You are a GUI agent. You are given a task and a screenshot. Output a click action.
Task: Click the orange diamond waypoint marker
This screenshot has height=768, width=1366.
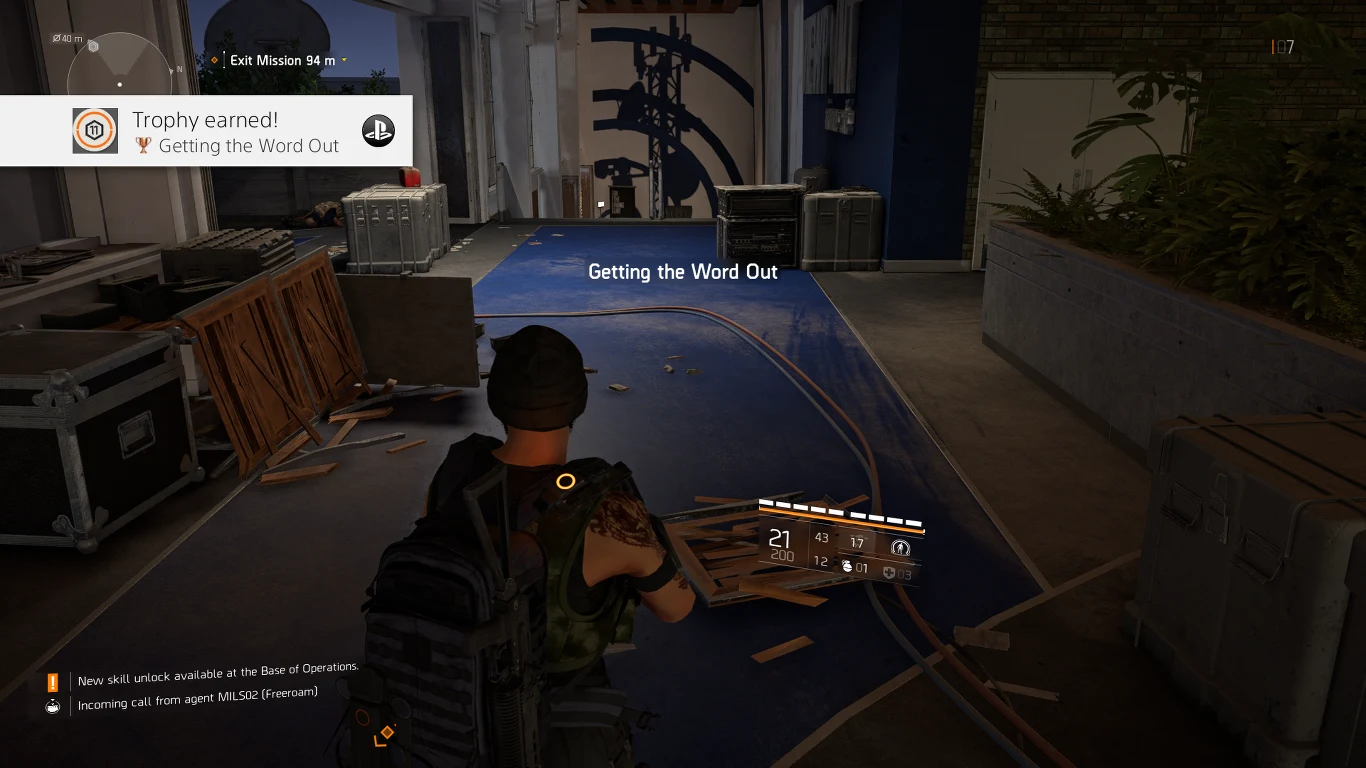[212, 60]
